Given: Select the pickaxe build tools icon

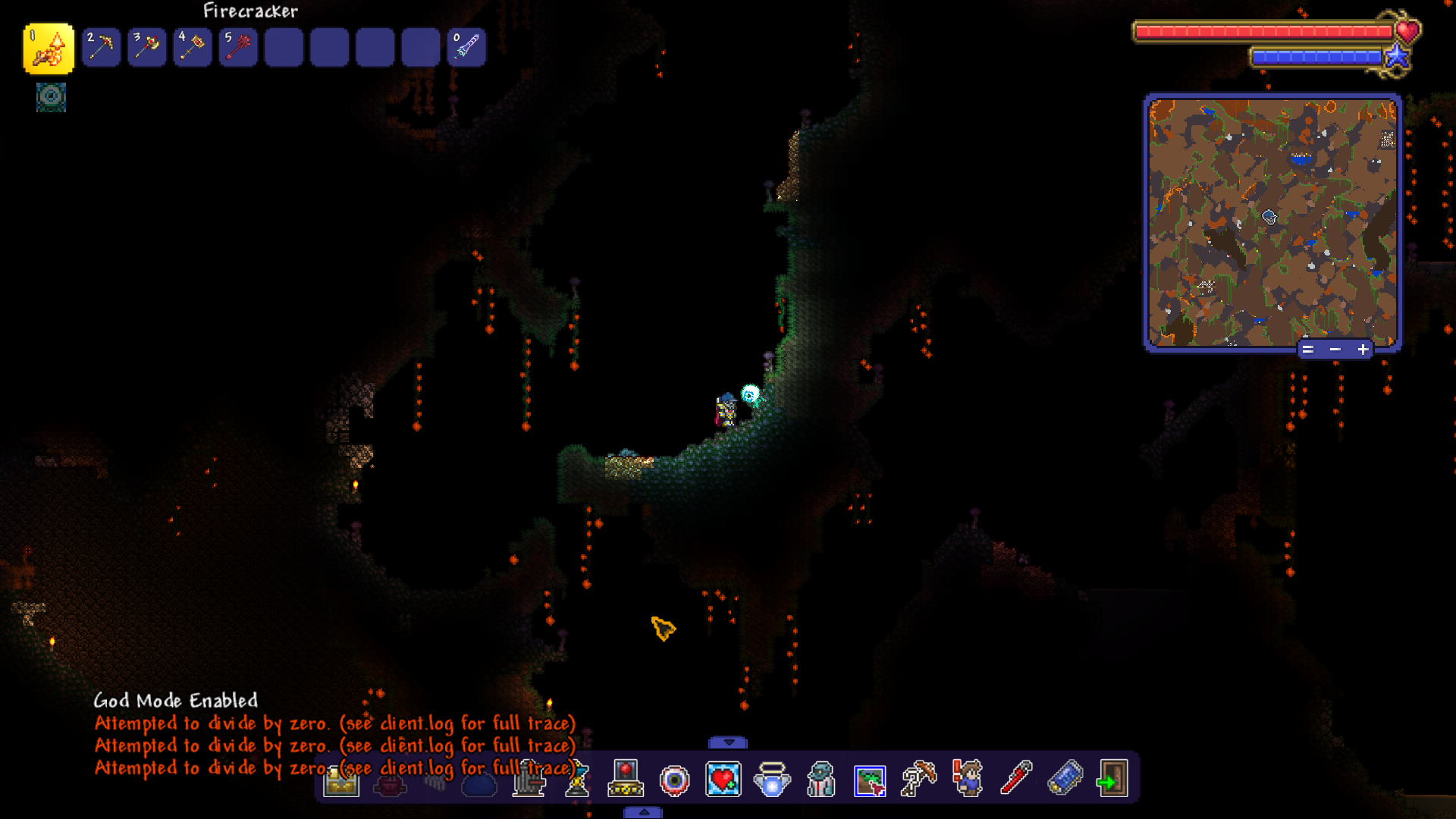Looking at the screenshot, I should 918,779.
